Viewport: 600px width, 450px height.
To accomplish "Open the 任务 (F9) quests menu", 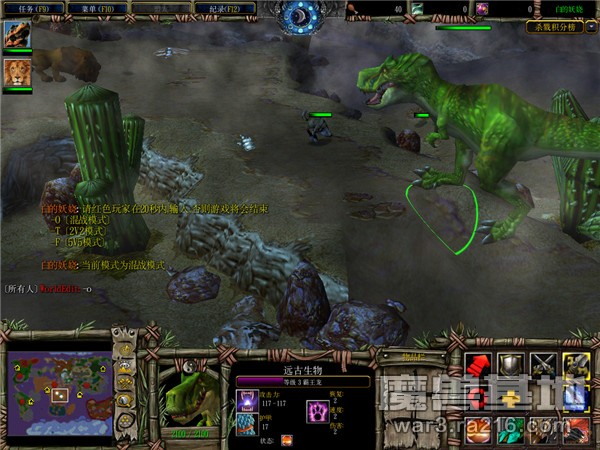I will 33,7.
